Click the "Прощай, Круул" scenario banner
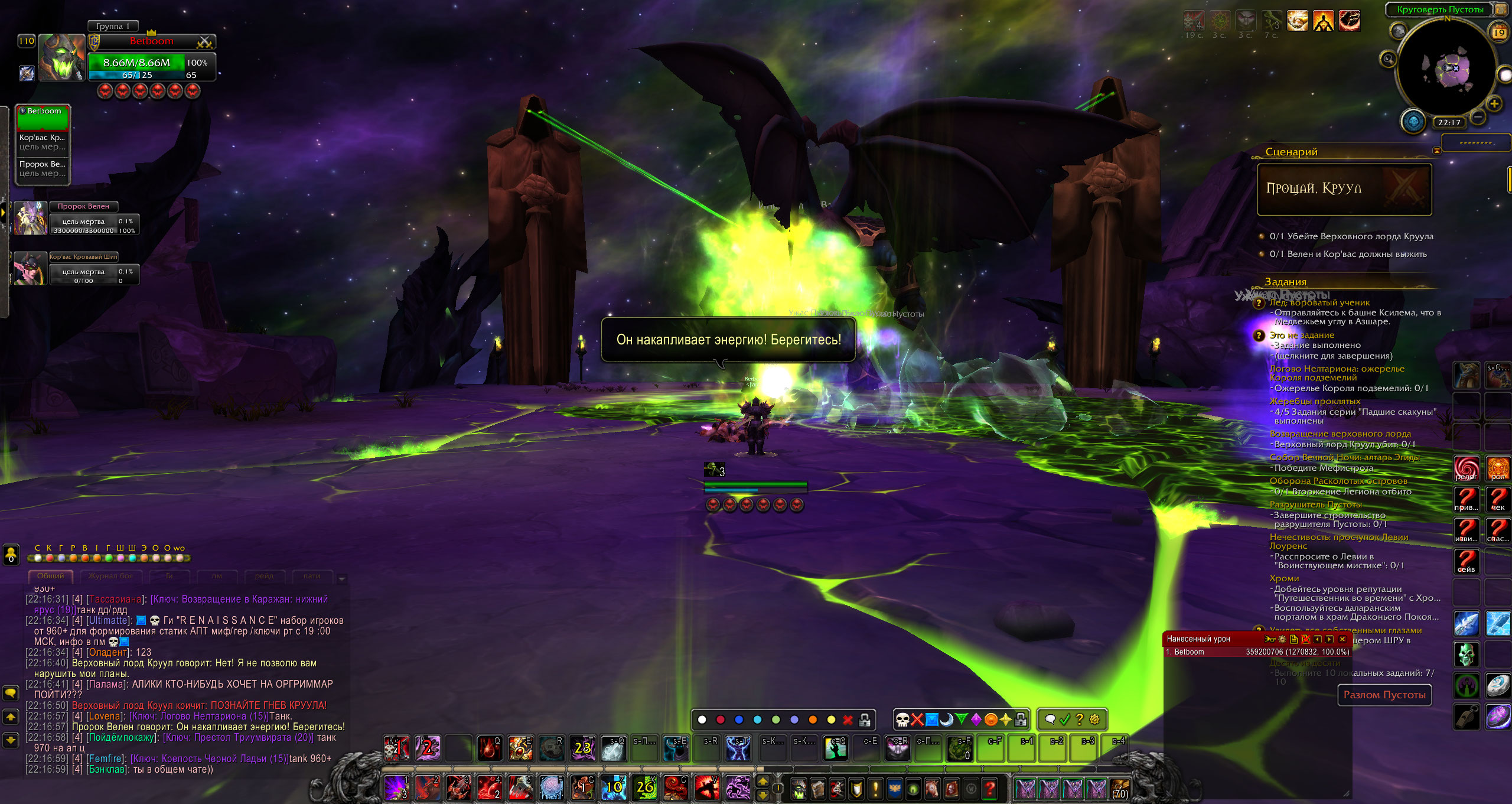This screenshot has width=1512, height=804. tap(1344, 189)
